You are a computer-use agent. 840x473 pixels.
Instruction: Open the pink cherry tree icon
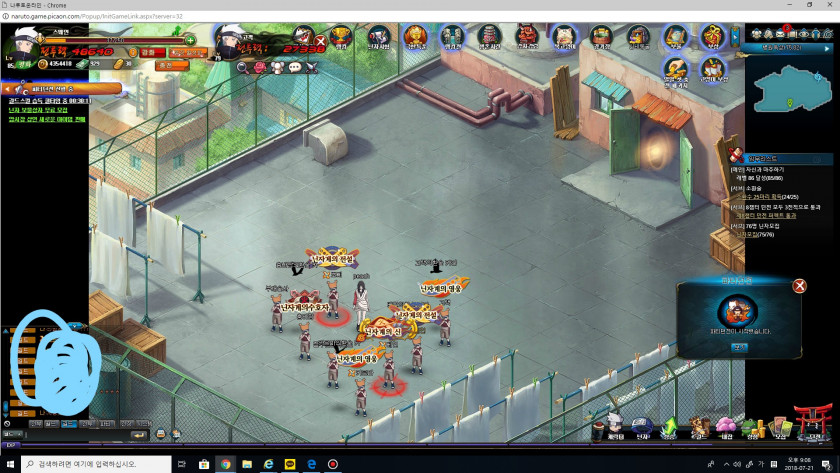click(x=726, y=425)
